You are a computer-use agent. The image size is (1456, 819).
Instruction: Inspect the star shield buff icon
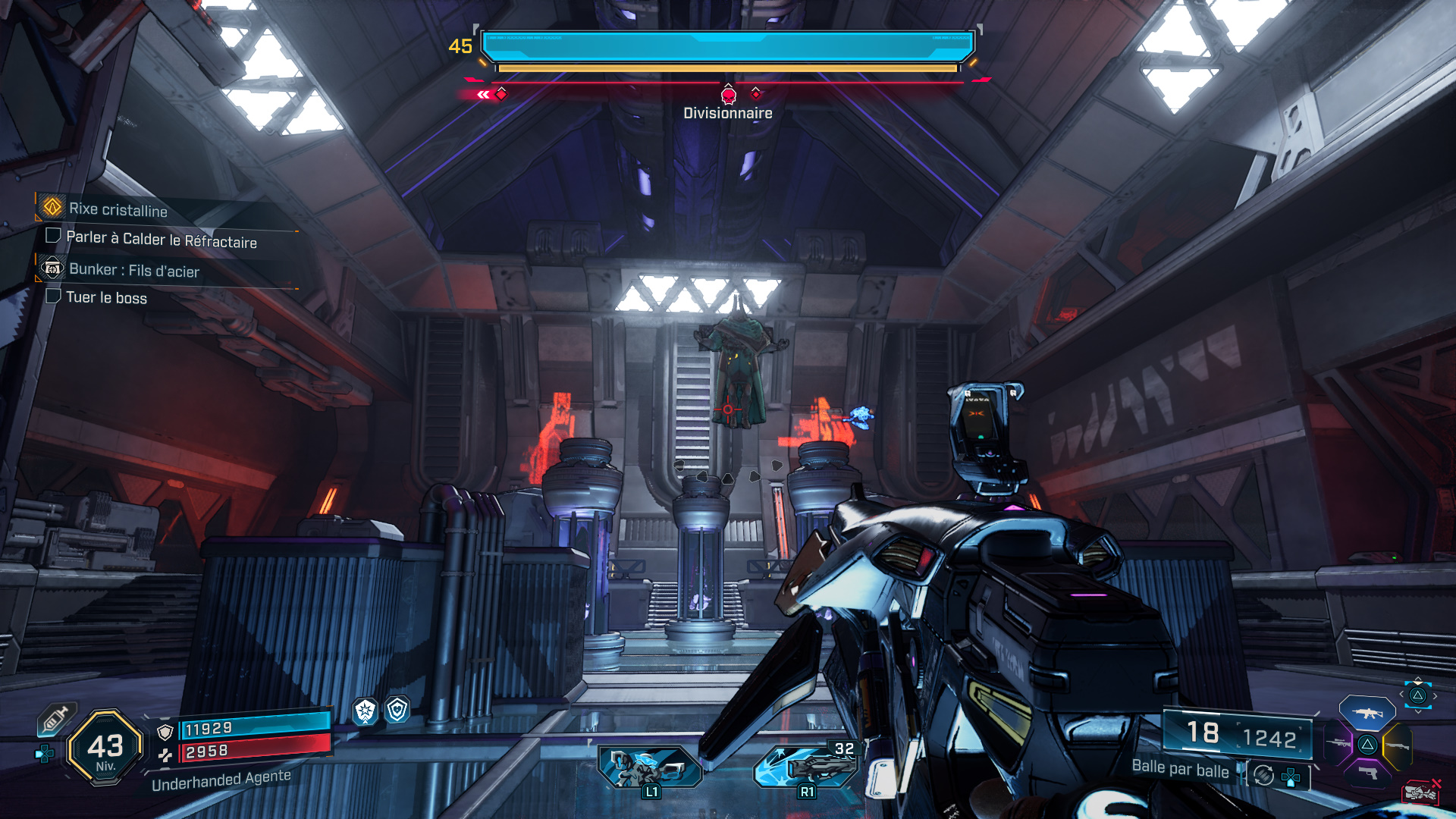point(366,711)
